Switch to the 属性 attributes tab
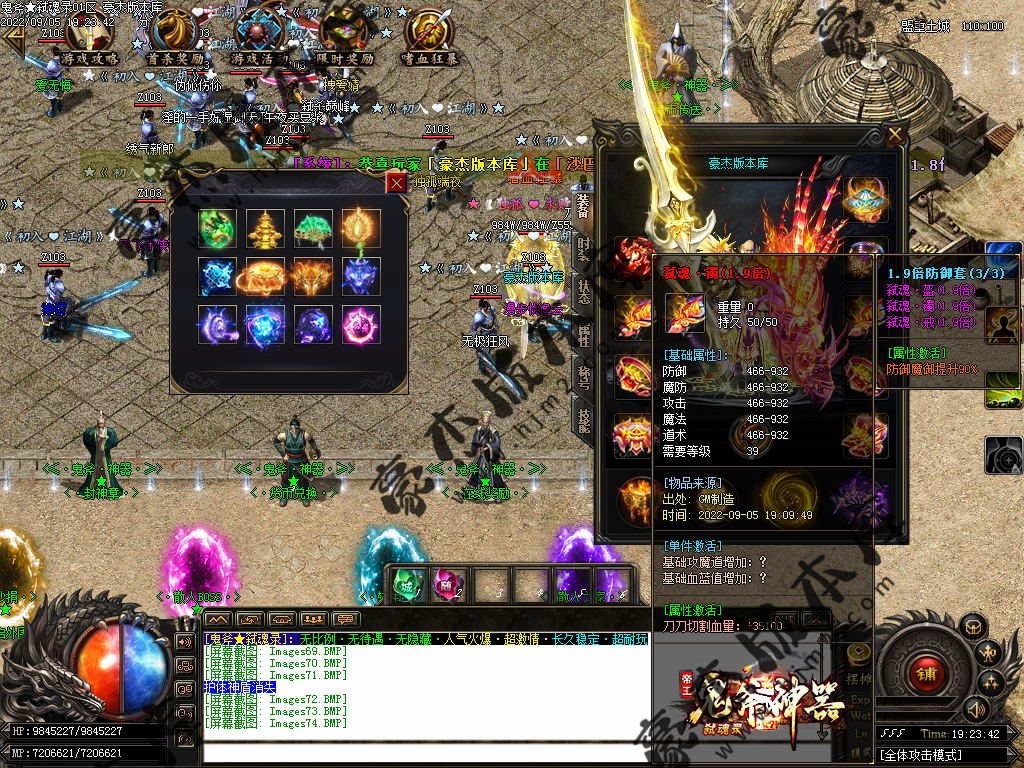Image resolution: width=1024 pixels, height=768 pixels. click(x=584, y=335)
